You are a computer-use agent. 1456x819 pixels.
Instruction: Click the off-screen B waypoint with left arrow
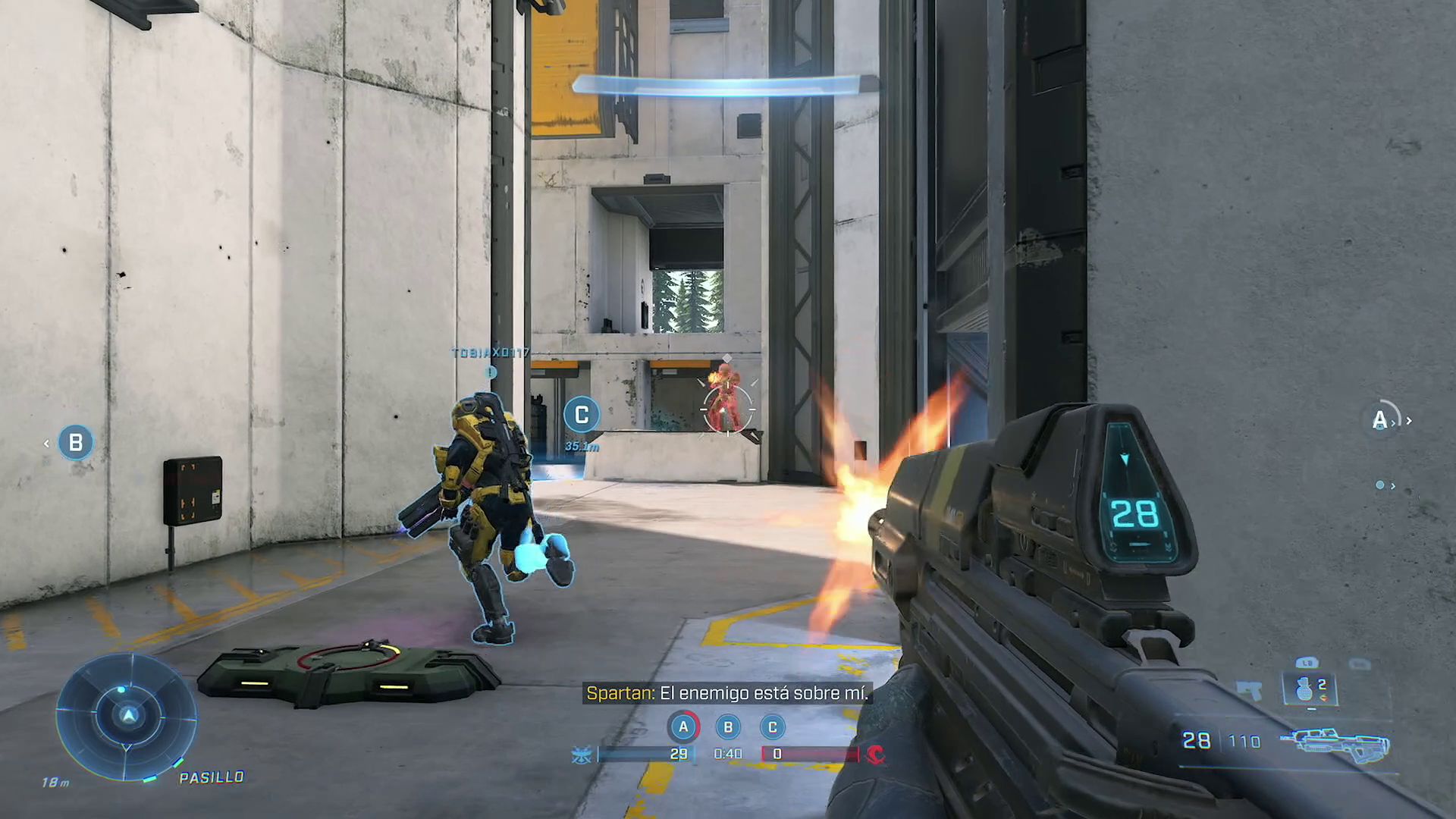tap(75, 443)
